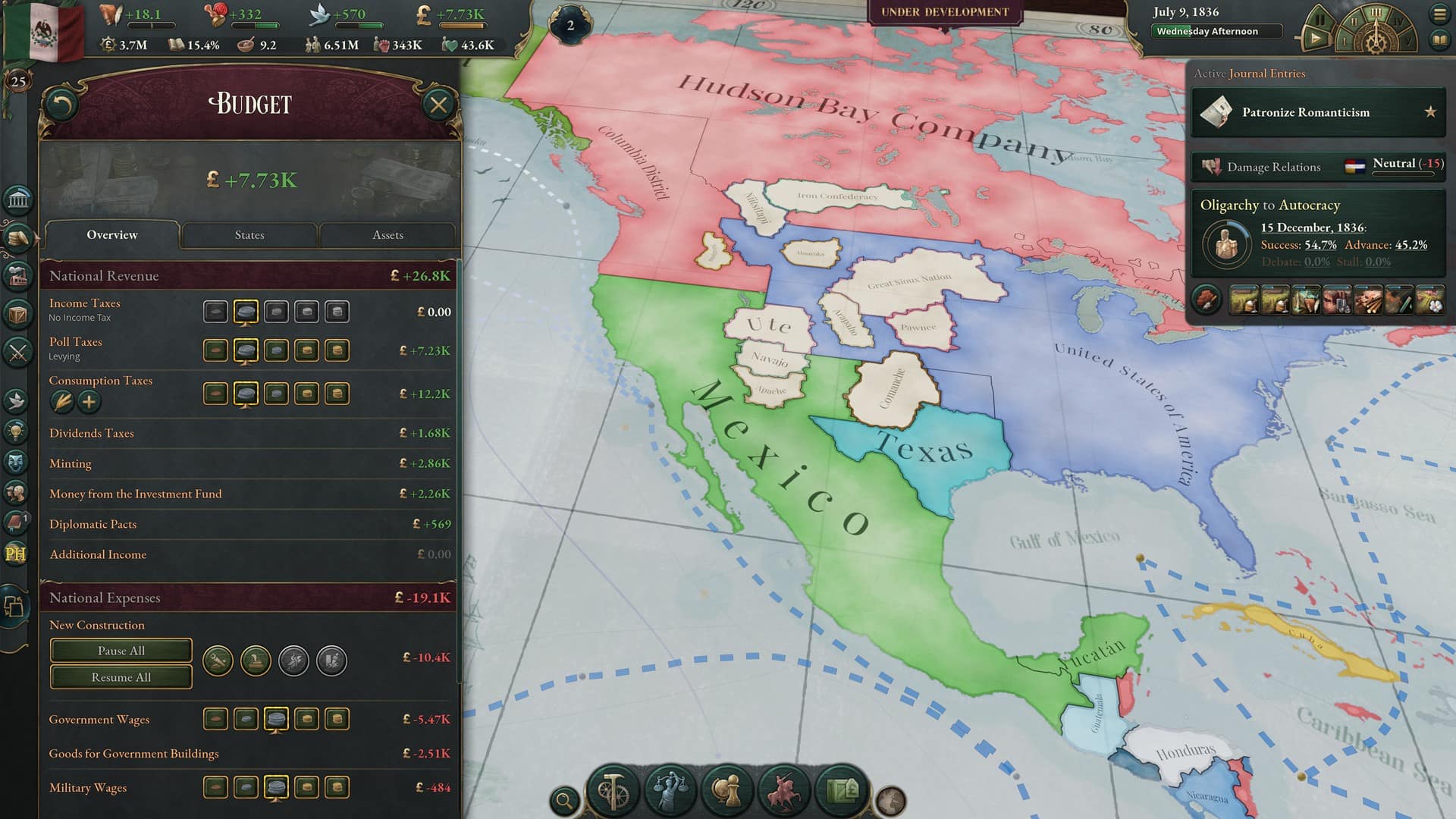
Task: Open diplomacy via the dove icon
Action: point(17,400)
